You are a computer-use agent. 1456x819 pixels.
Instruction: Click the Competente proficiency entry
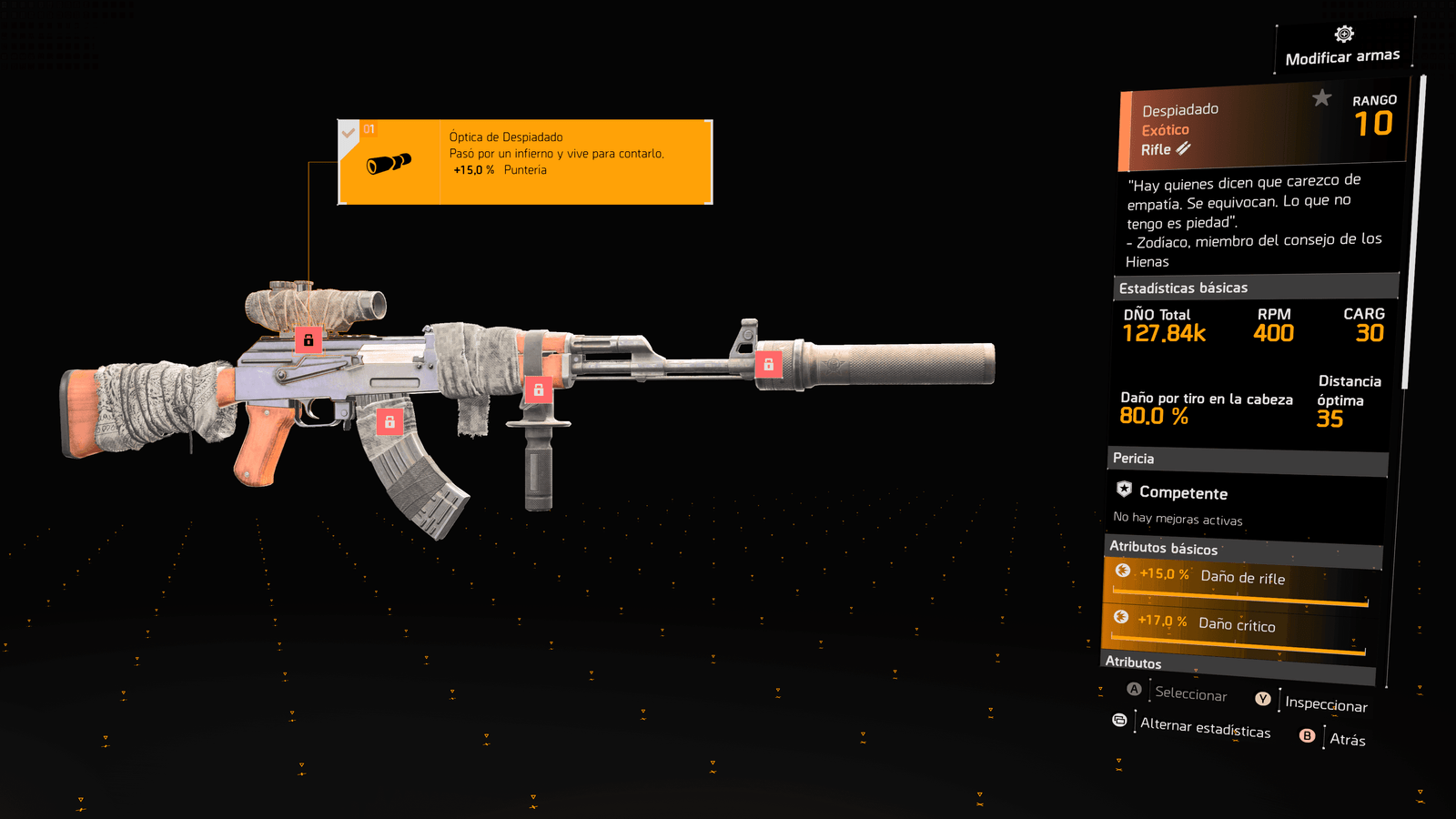click(x=1183, y=493)
